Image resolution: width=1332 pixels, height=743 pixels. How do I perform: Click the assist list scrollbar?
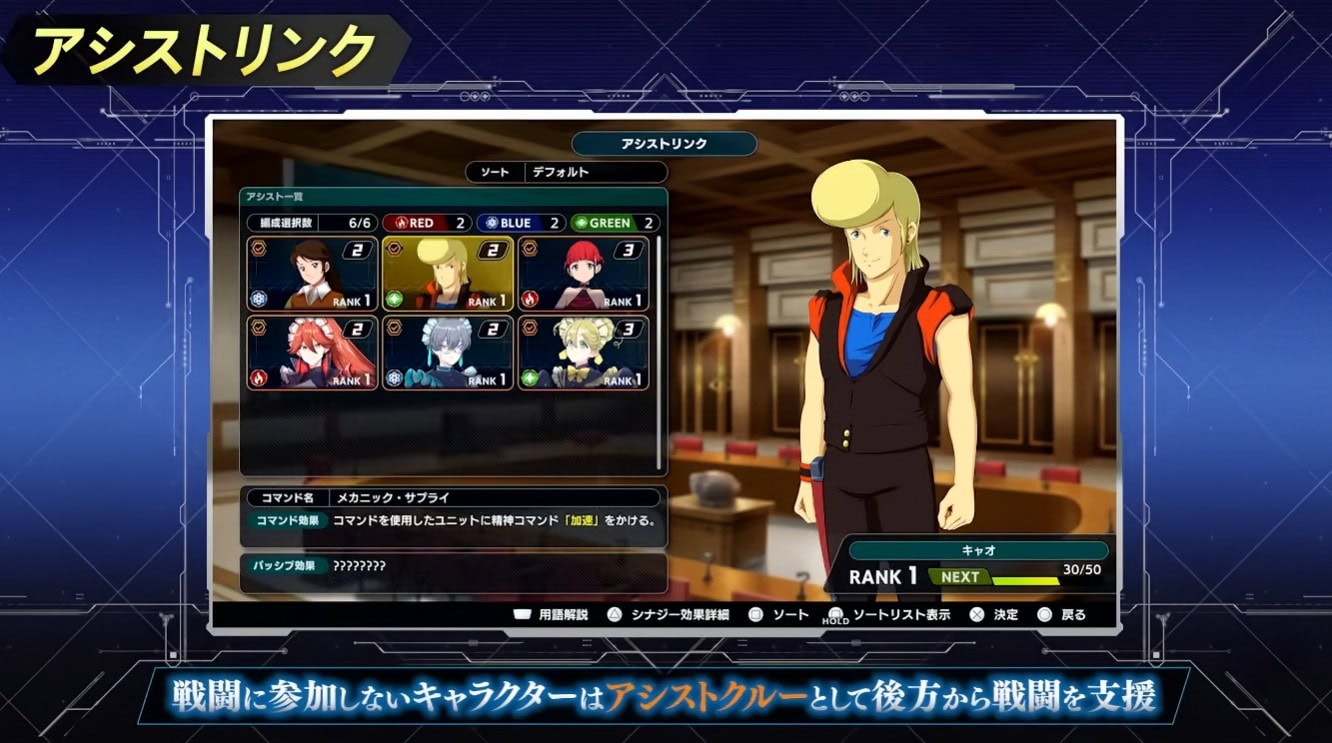658,350
